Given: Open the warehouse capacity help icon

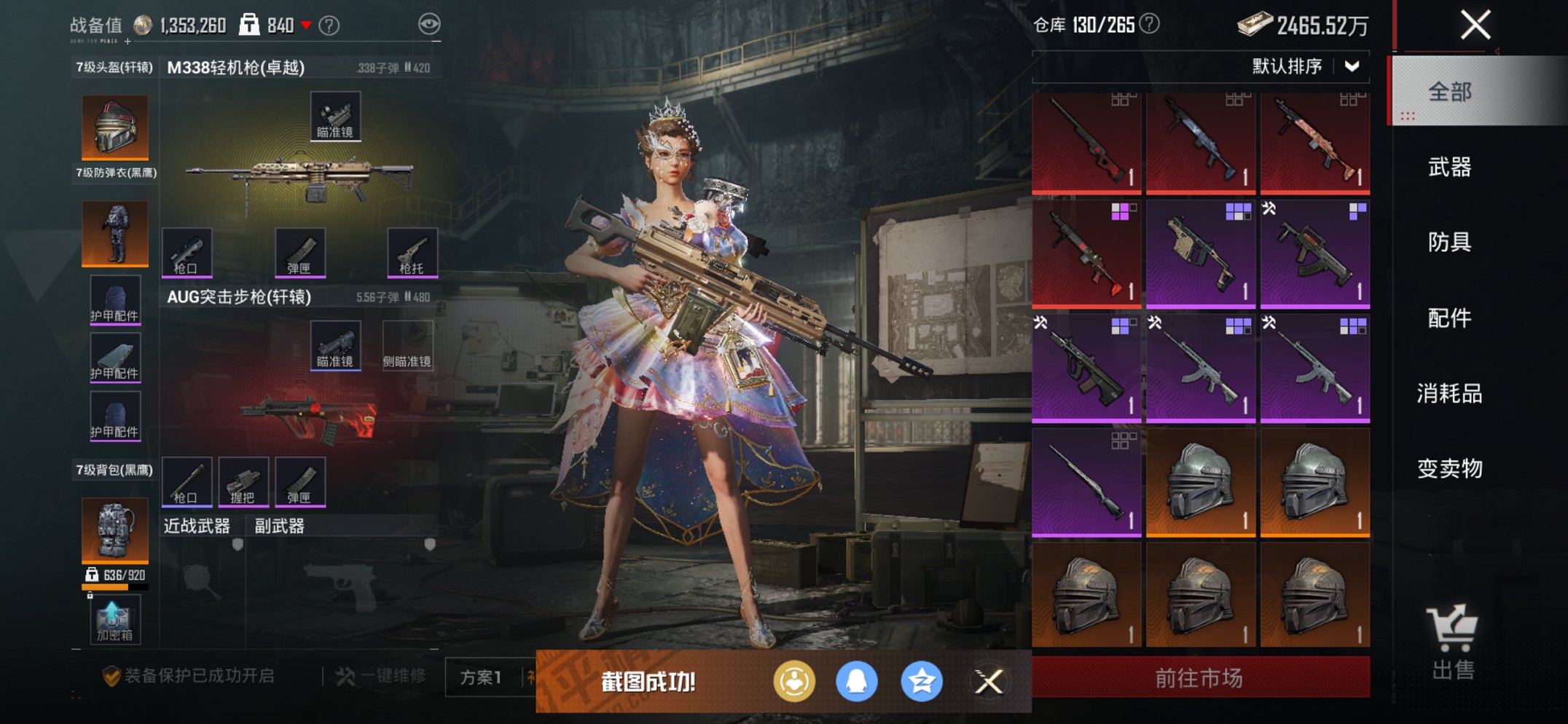Looking at the screenshot, I should (1149, 25).
